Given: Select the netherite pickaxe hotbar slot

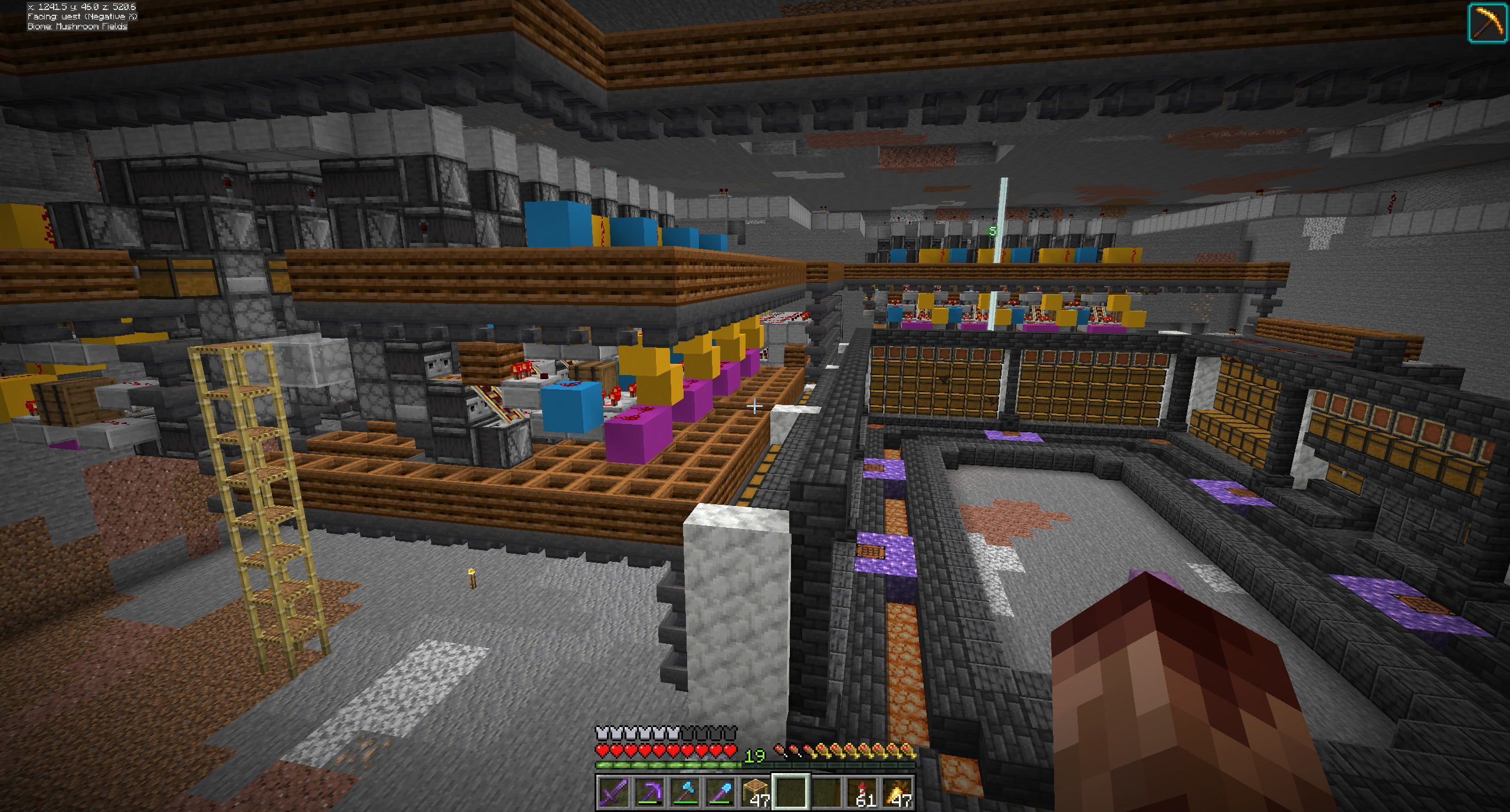Looking at the screenshot, I should click(649, 792).
